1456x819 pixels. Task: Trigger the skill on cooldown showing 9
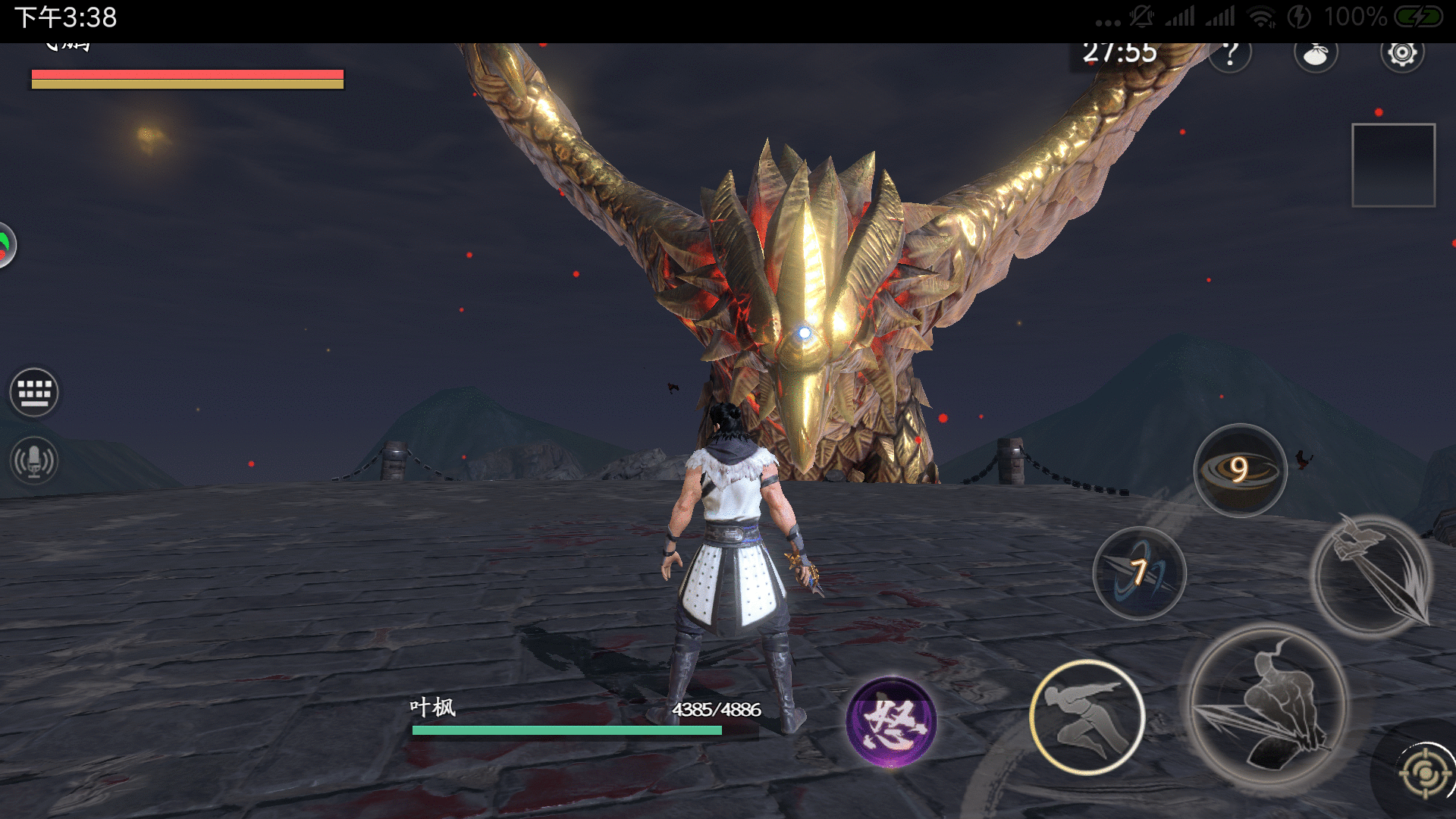1240,470
